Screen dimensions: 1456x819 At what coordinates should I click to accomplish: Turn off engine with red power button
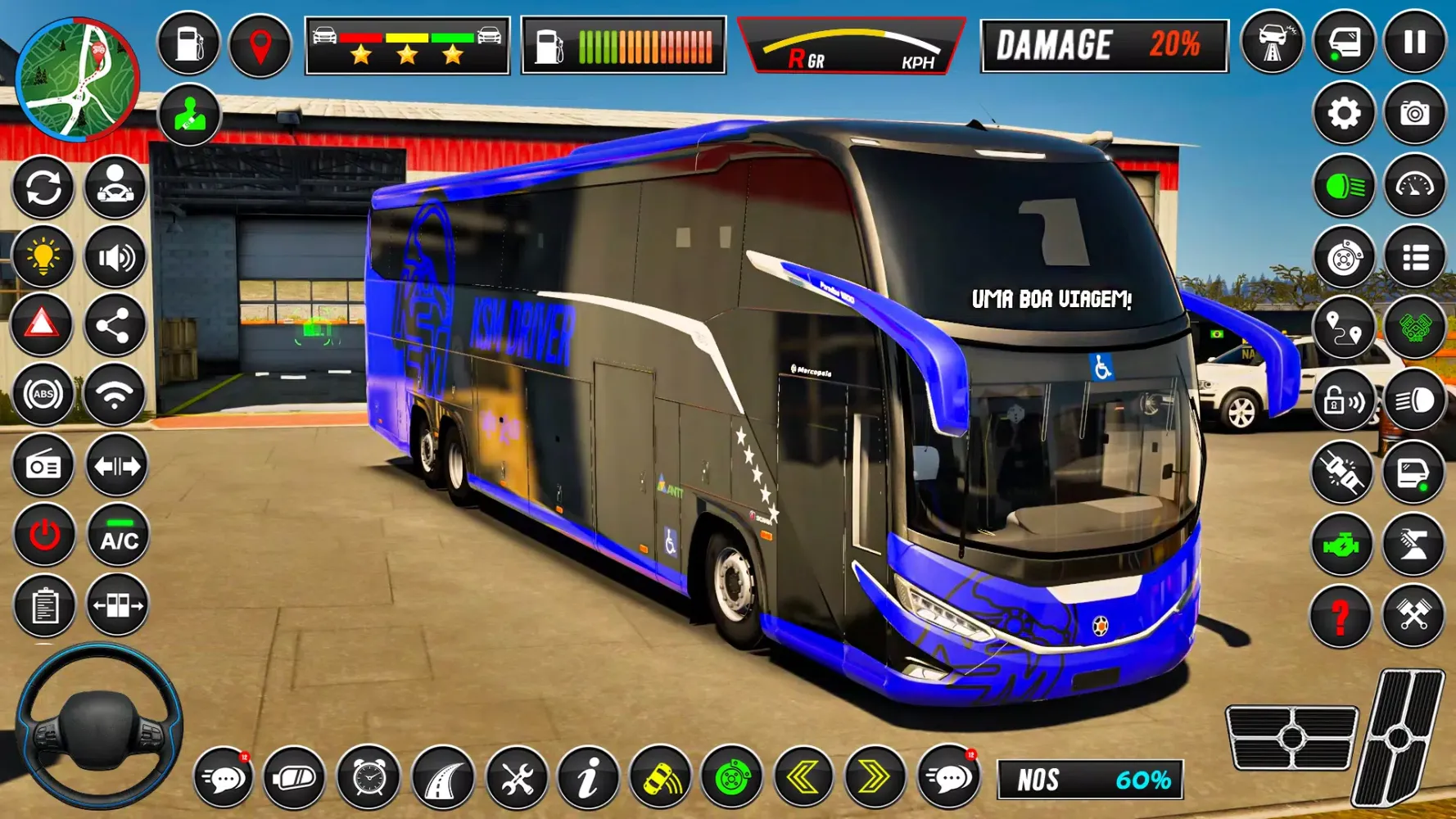(x=44, y=536)
